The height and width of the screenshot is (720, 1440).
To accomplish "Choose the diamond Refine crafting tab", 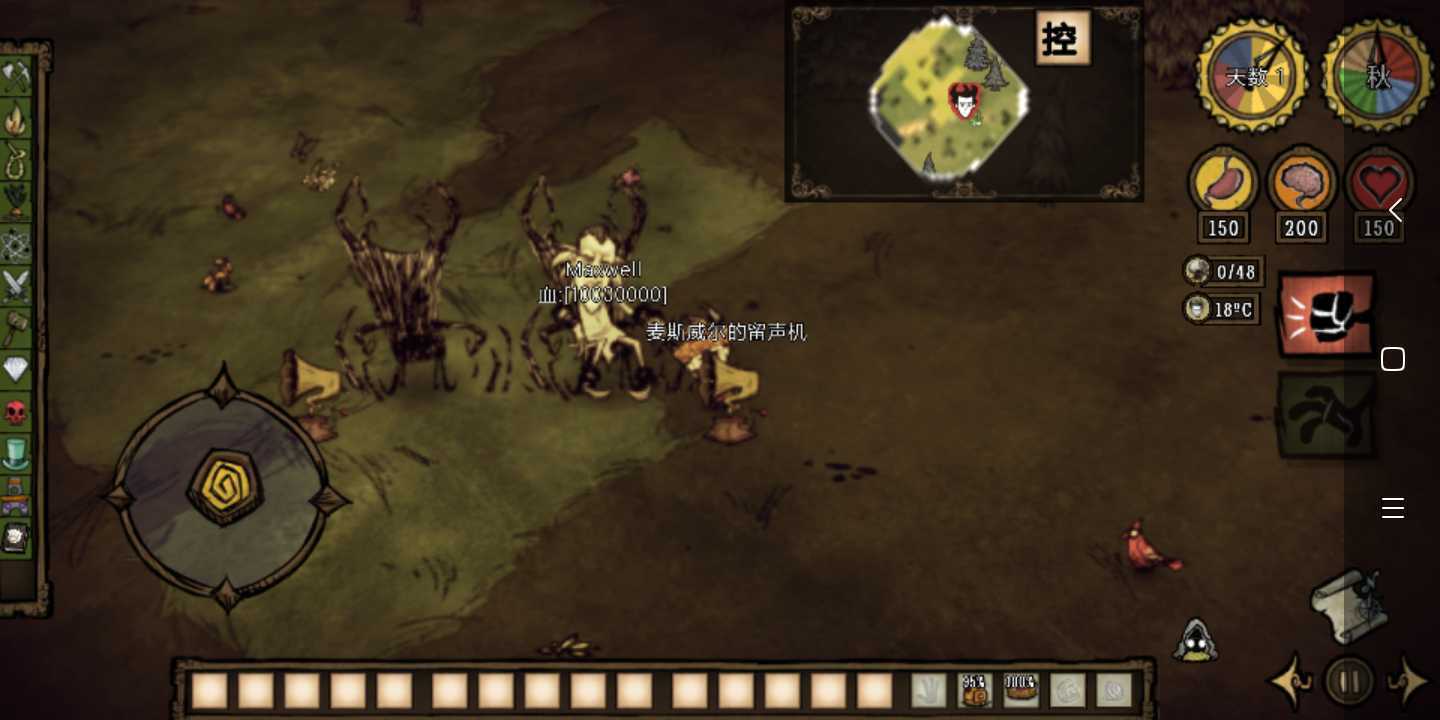I will pos(17,370).
